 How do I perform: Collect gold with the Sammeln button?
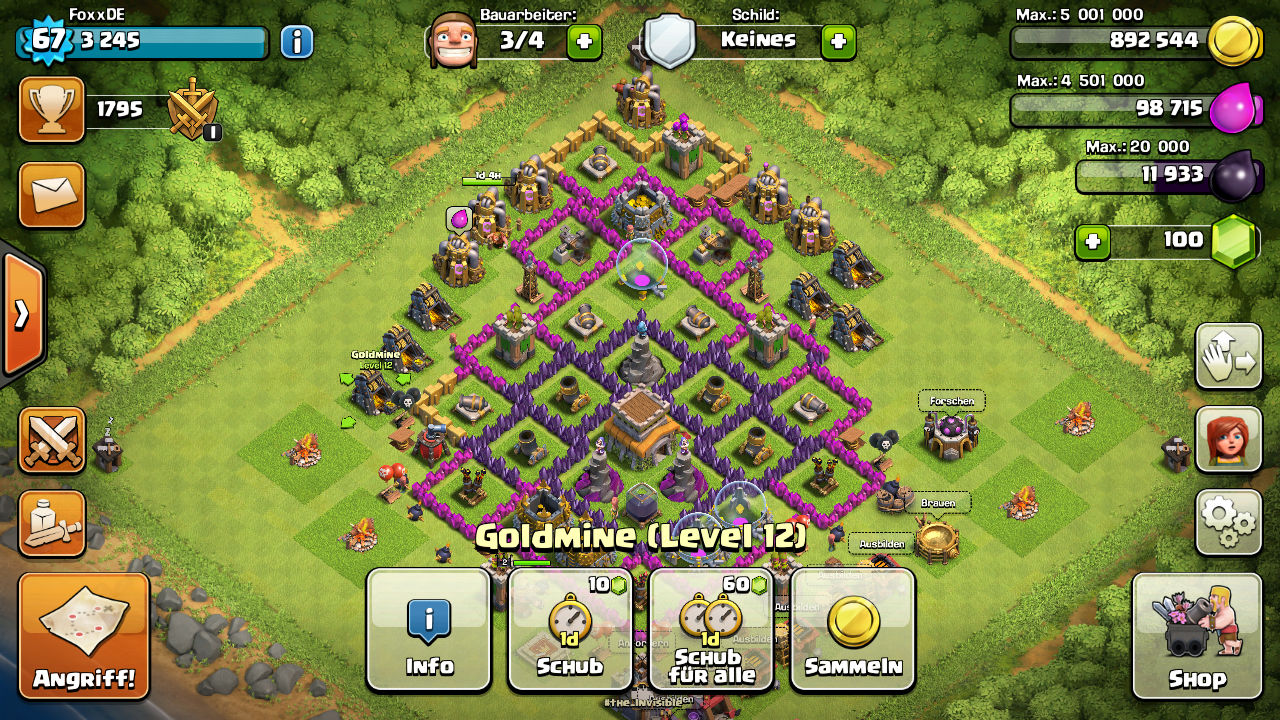tap(853, 630)
